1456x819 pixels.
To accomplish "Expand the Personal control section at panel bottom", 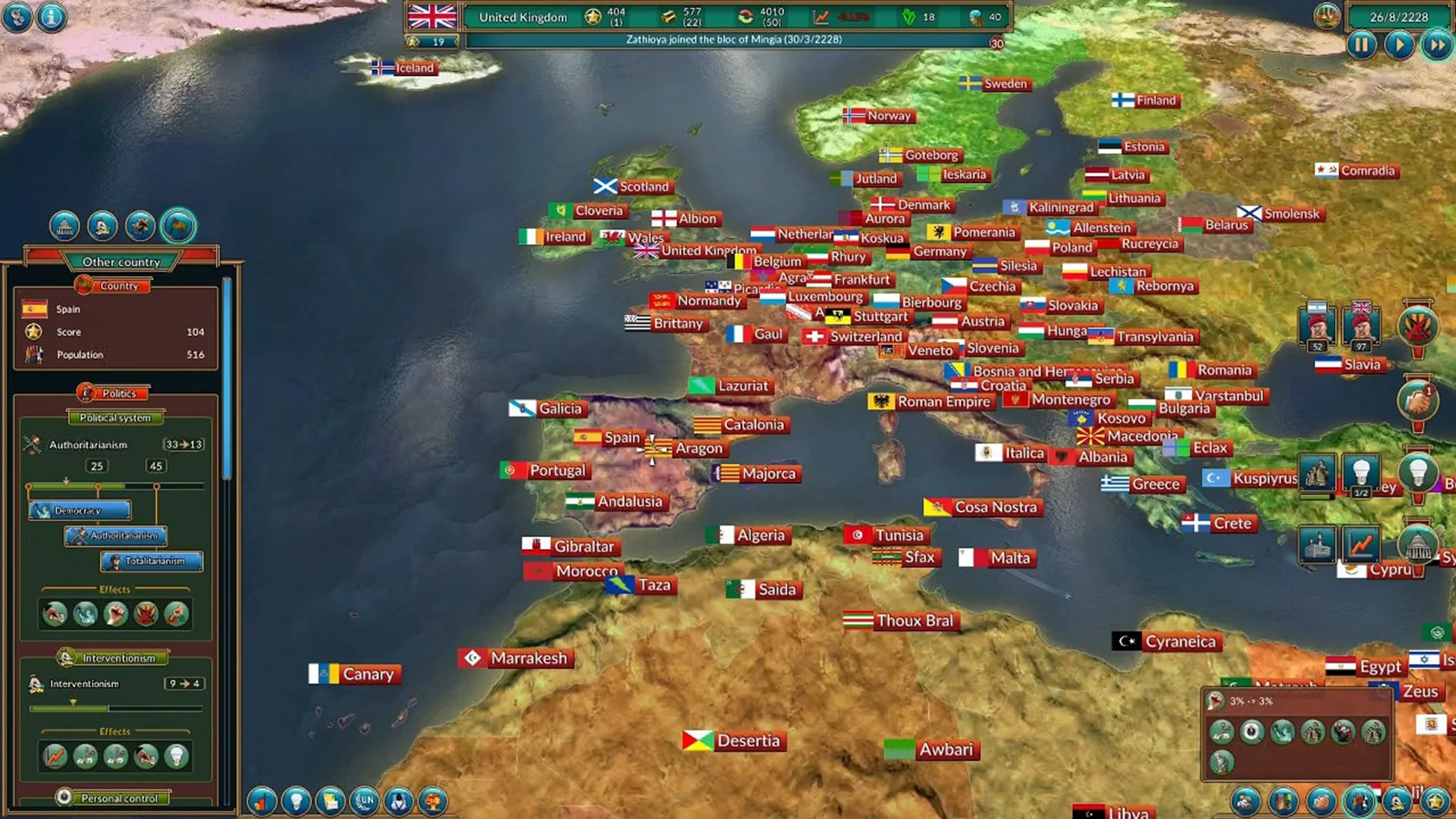I will 118,798.
